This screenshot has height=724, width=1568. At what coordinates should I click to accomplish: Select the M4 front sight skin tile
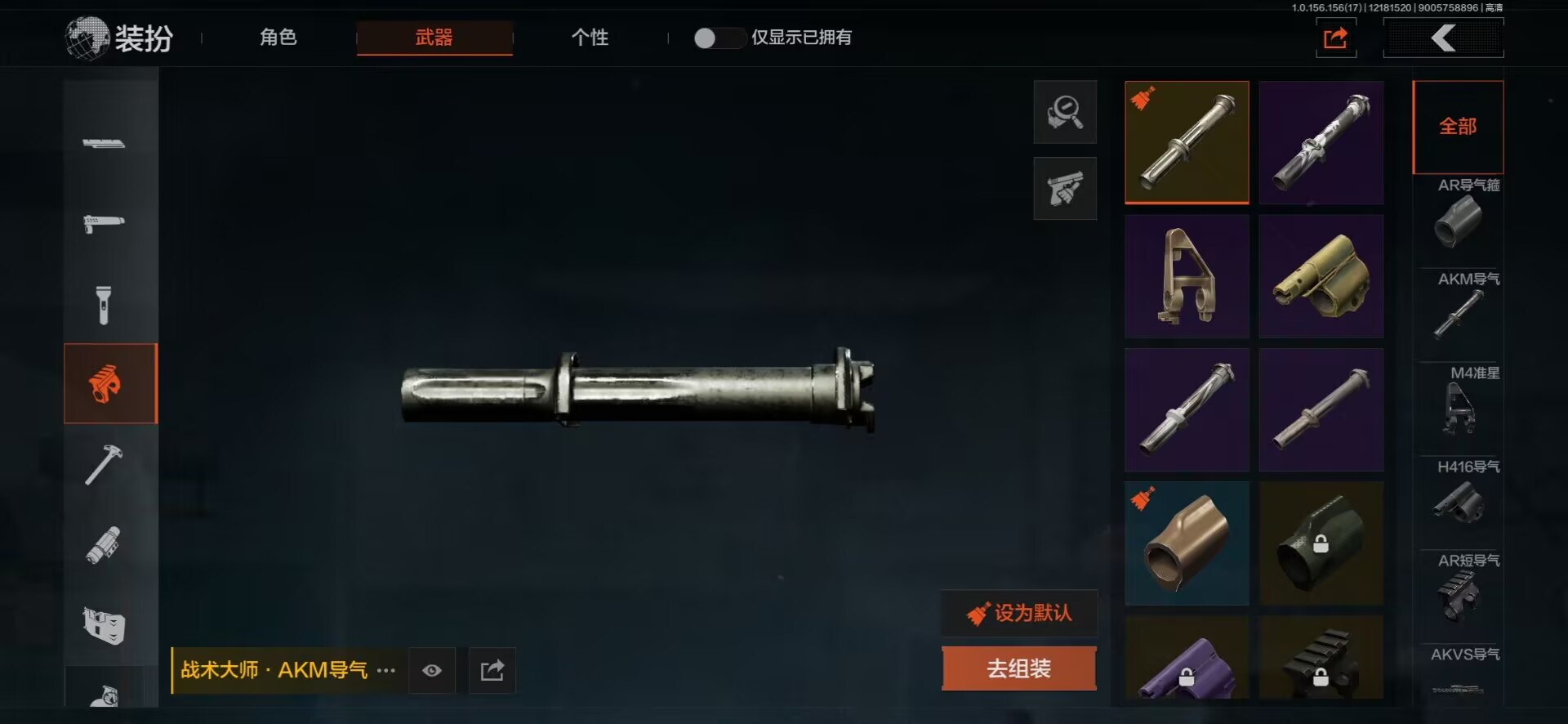[1187, 276]
